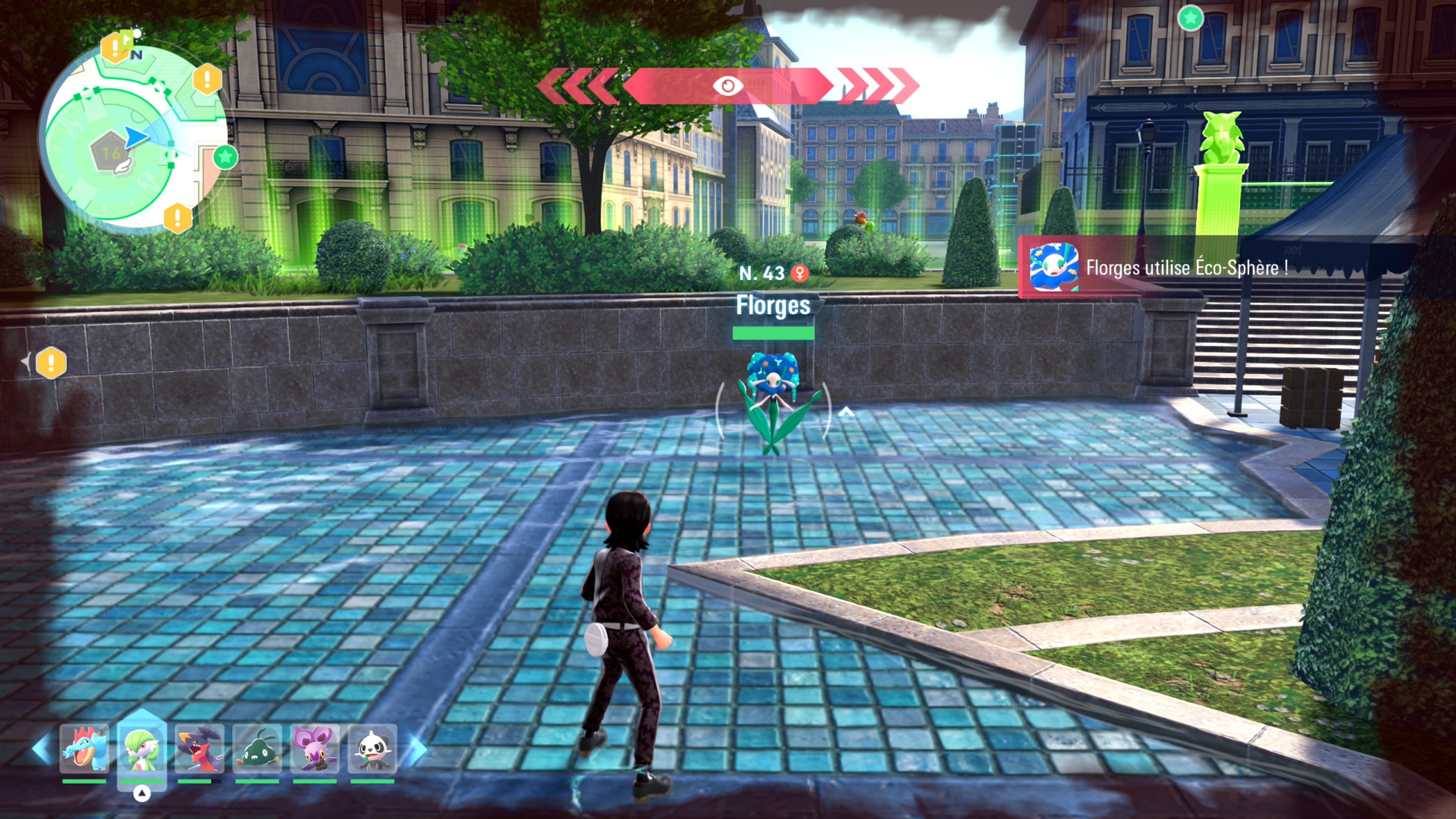
Task: Select Noibat from the party bar
Action: (x=315, y=748)
